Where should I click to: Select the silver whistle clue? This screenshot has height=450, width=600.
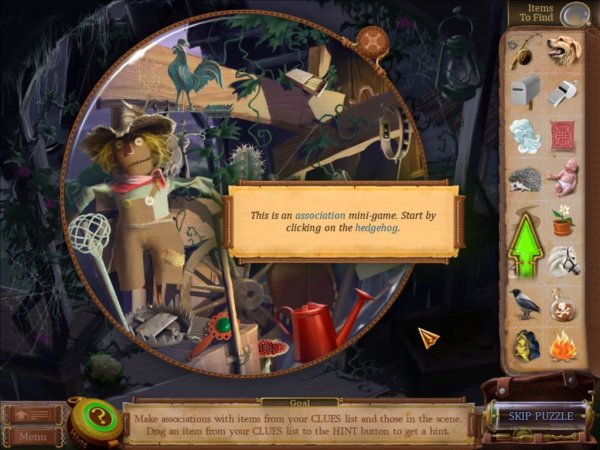(x=563, y=92)
